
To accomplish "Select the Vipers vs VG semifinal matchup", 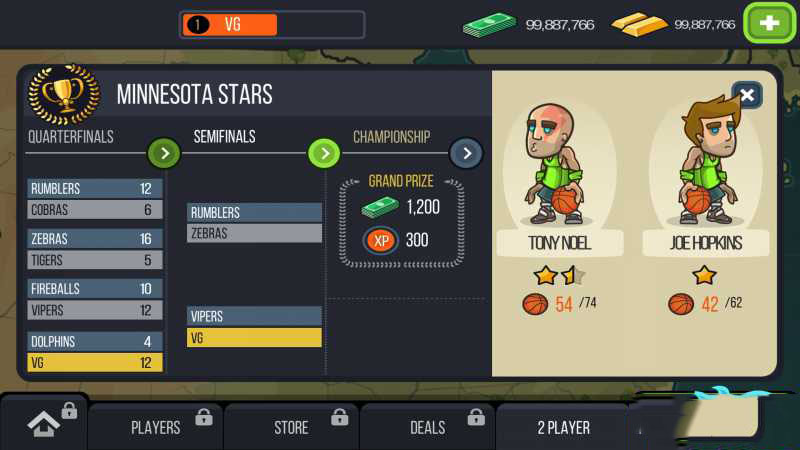I will [254, 327].
